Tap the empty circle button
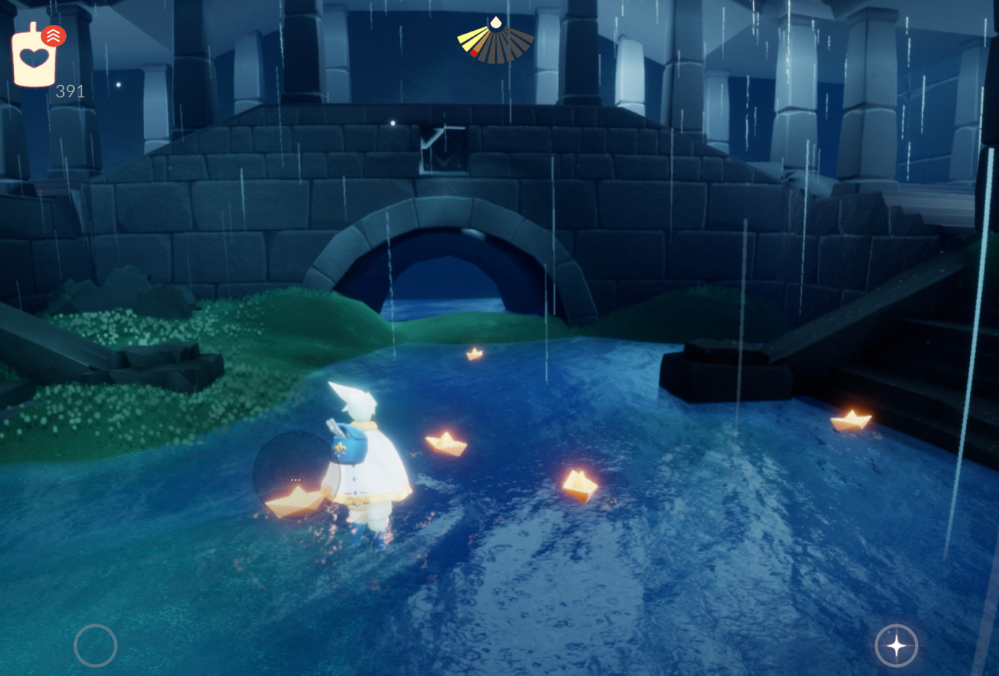999x676 pixels. click(x=95, y=645)
